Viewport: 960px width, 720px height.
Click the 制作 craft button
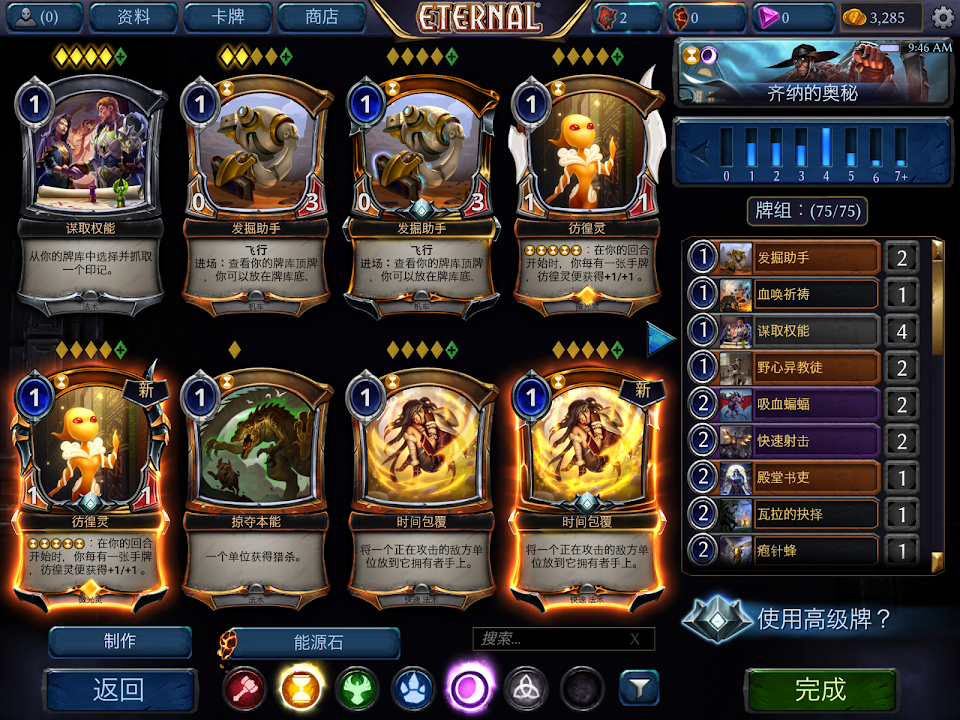120,642
